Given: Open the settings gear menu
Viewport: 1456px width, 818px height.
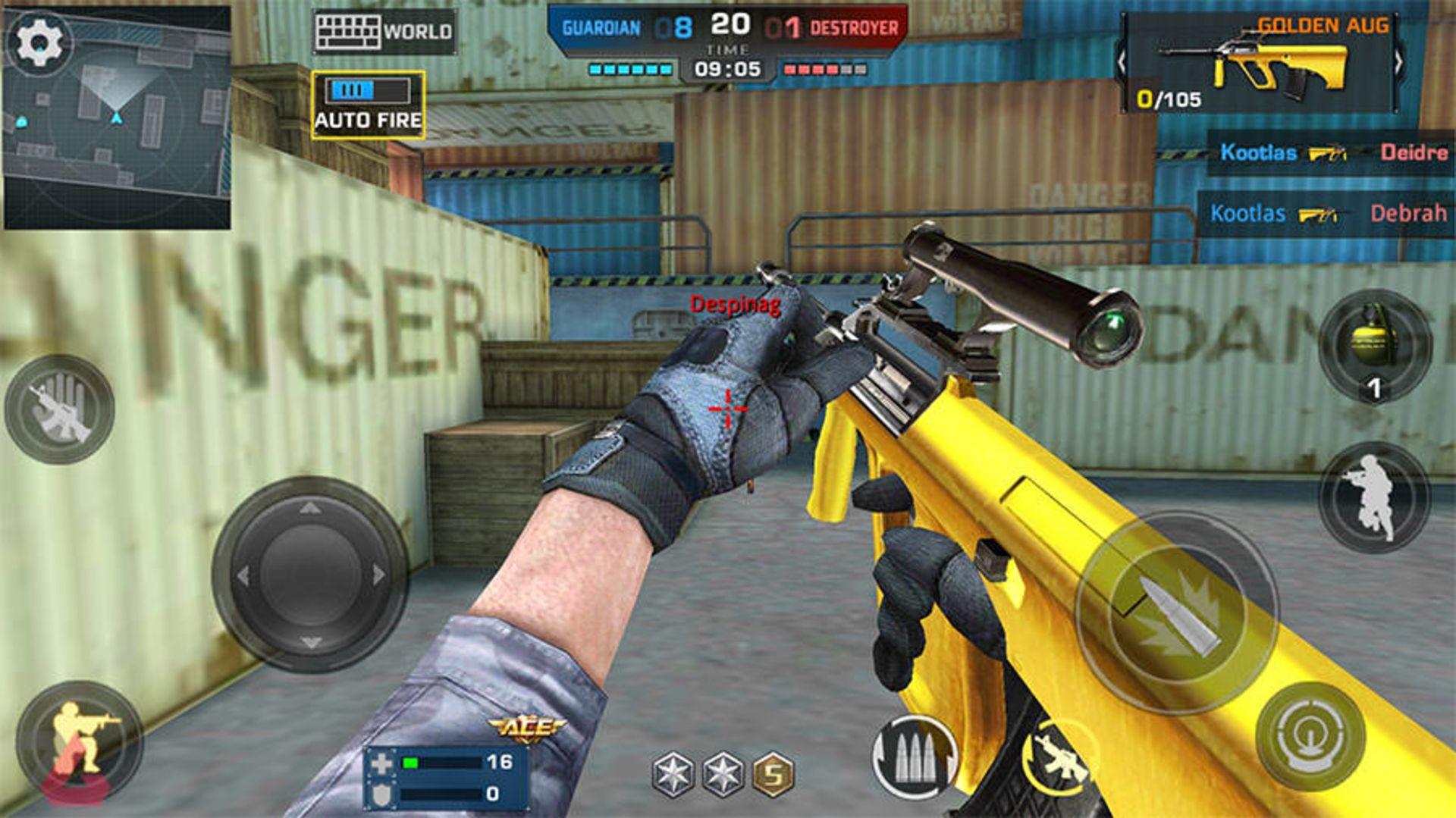Looking at the screenshot, I should pos(39,42).
